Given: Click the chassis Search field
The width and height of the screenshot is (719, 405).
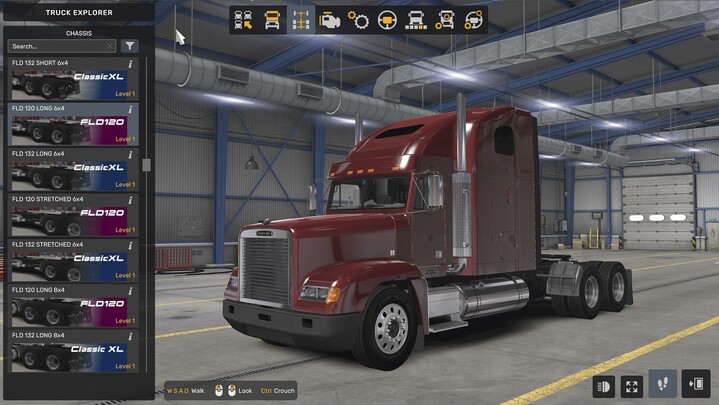Looking at the screenshot, I should pos(62,46).
